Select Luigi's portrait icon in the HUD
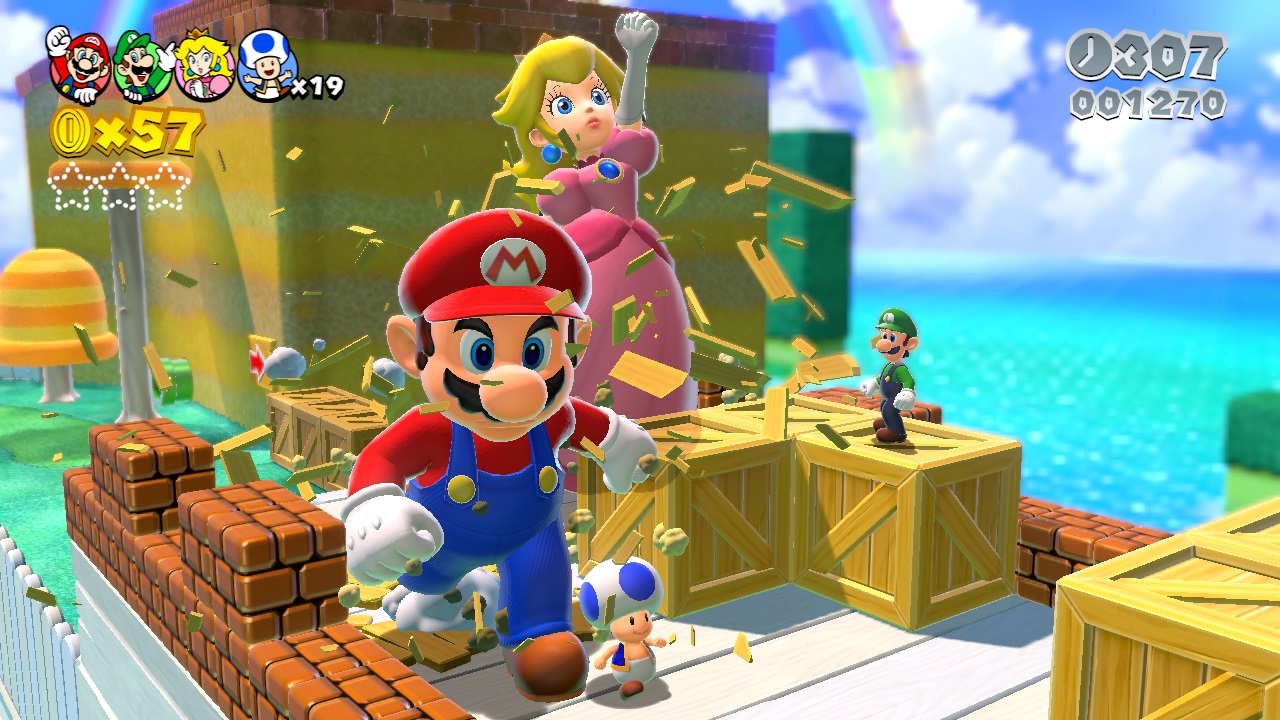Image resolution: width=1280 pixels, height=720 pixels. pyautogui.click(x=140, y=68)
